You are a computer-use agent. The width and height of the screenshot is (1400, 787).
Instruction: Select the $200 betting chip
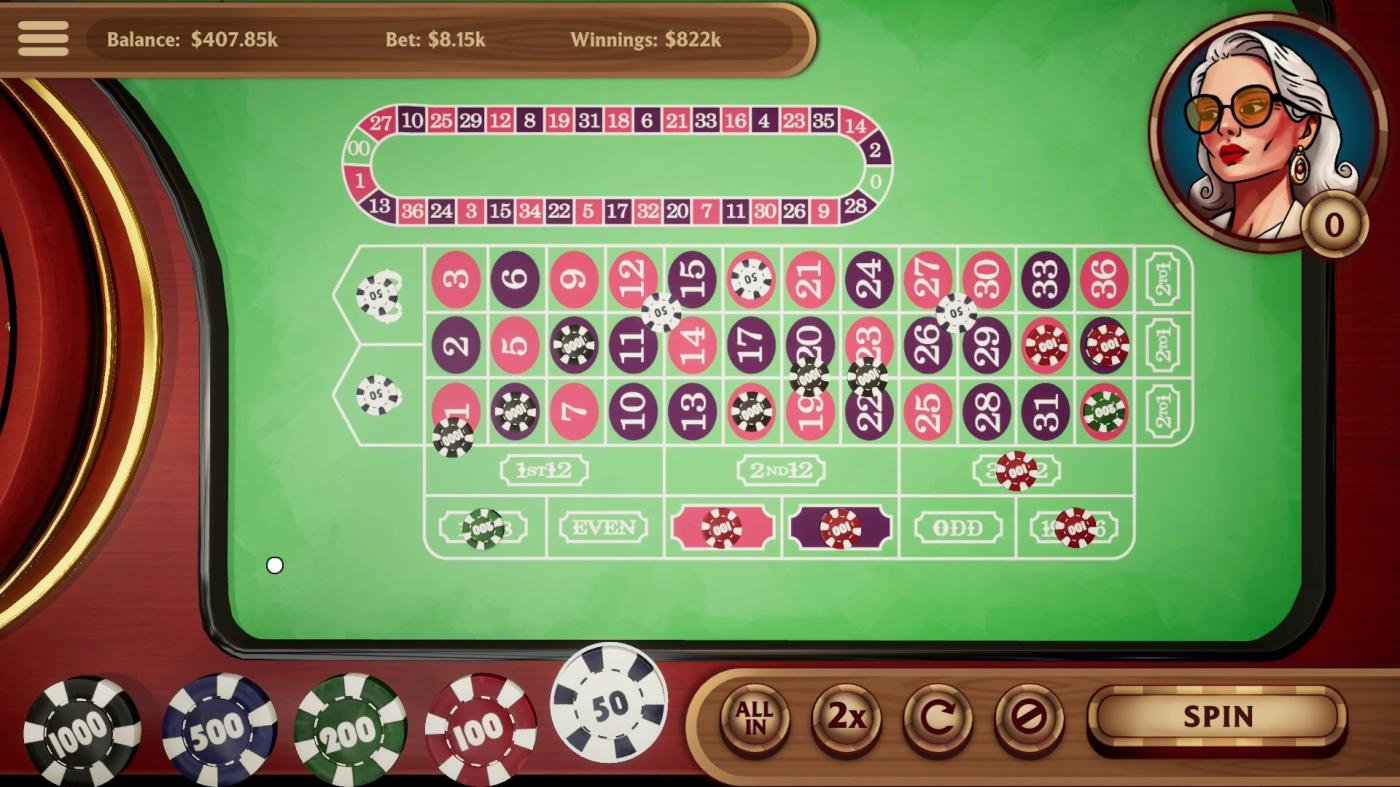coord(352,727)
